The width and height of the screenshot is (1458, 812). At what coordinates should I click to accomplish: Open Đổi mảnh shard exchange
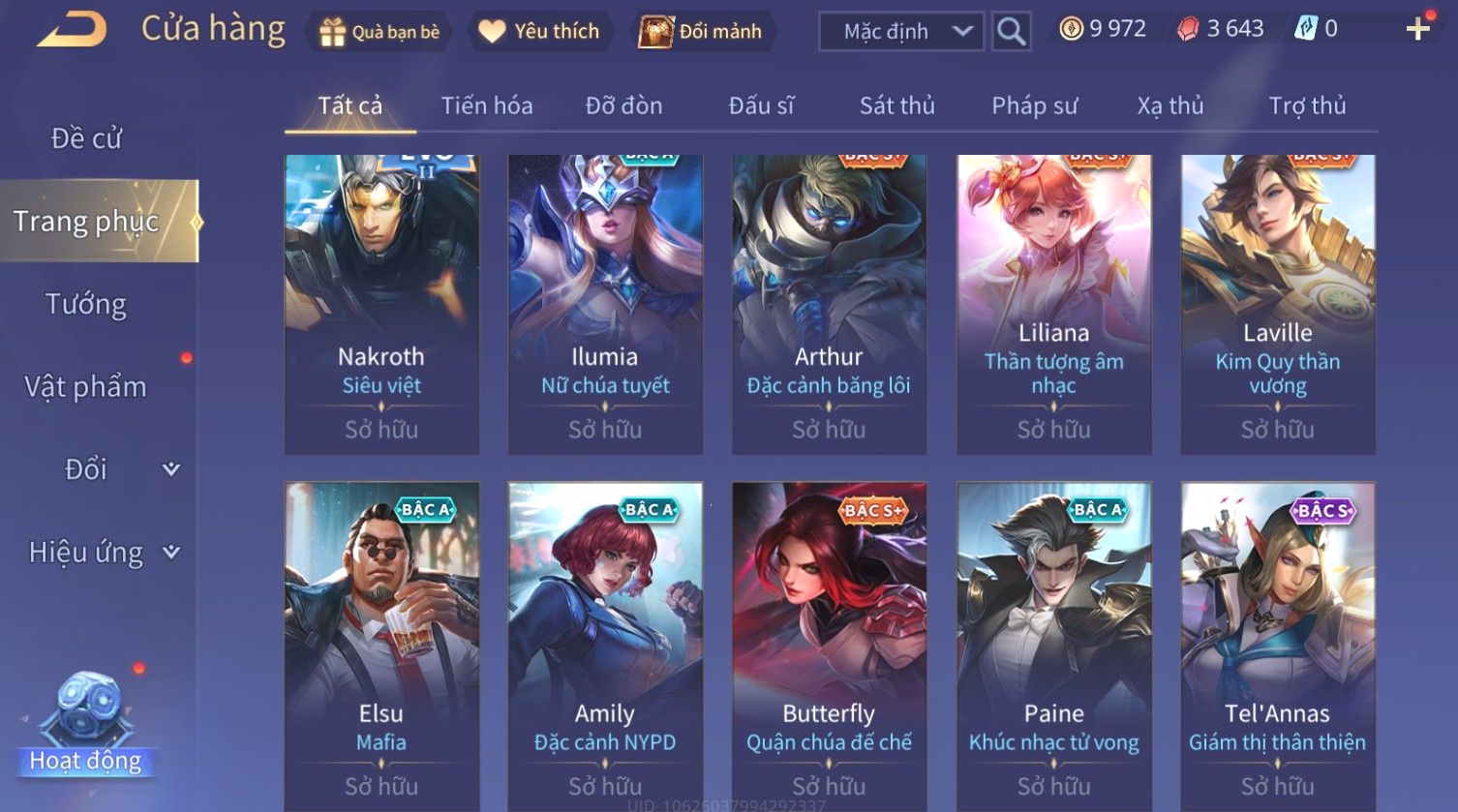700,32
